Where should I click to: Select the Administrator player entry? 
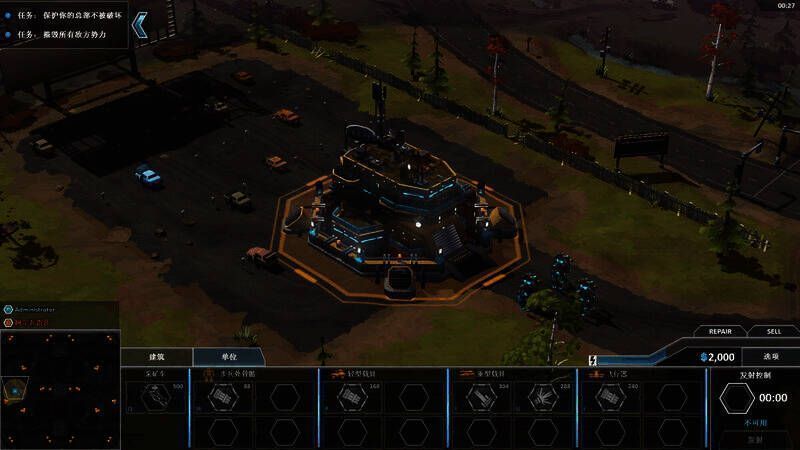34,310
